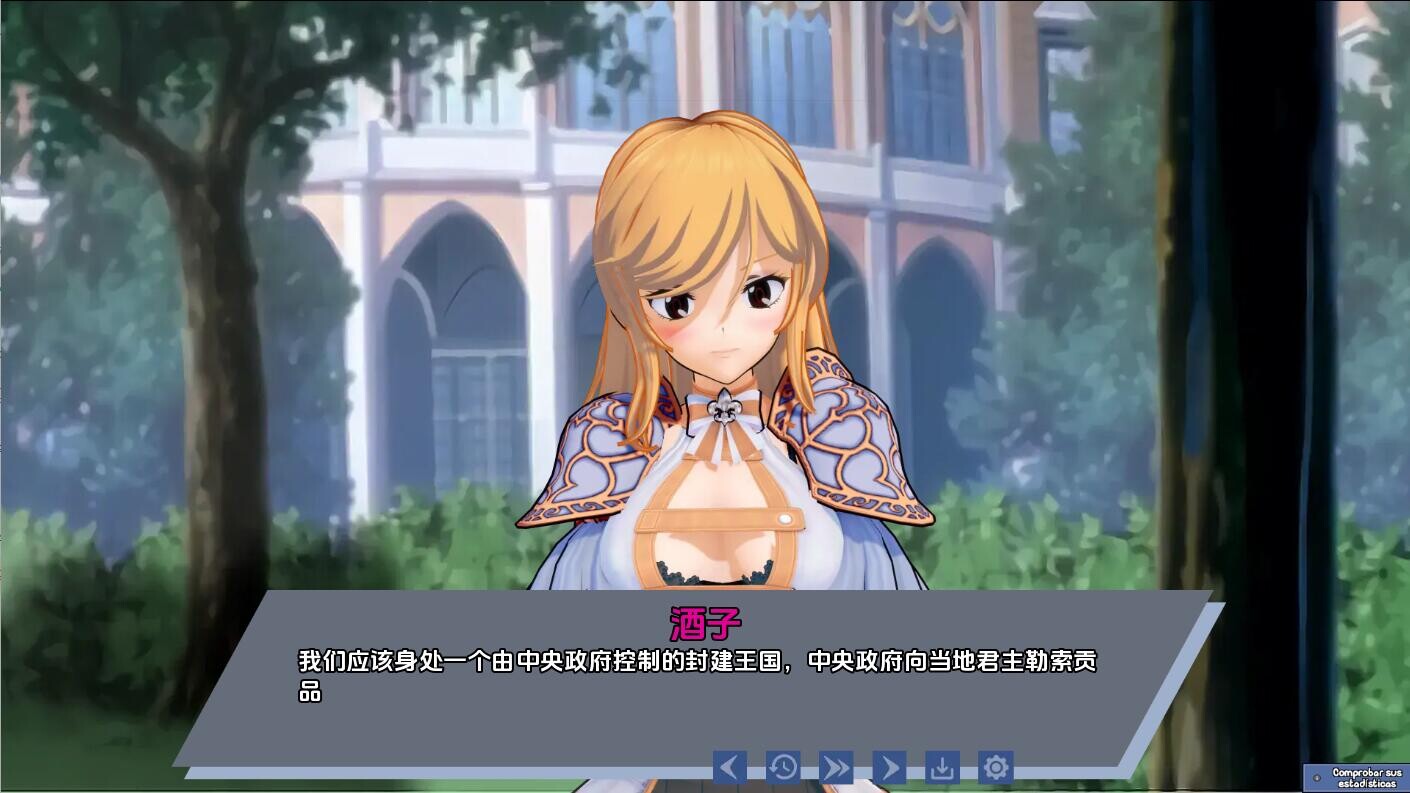Open the dialogue history with the clock icon
This screenshot has height=793, width=1410.
coord(784,768)
